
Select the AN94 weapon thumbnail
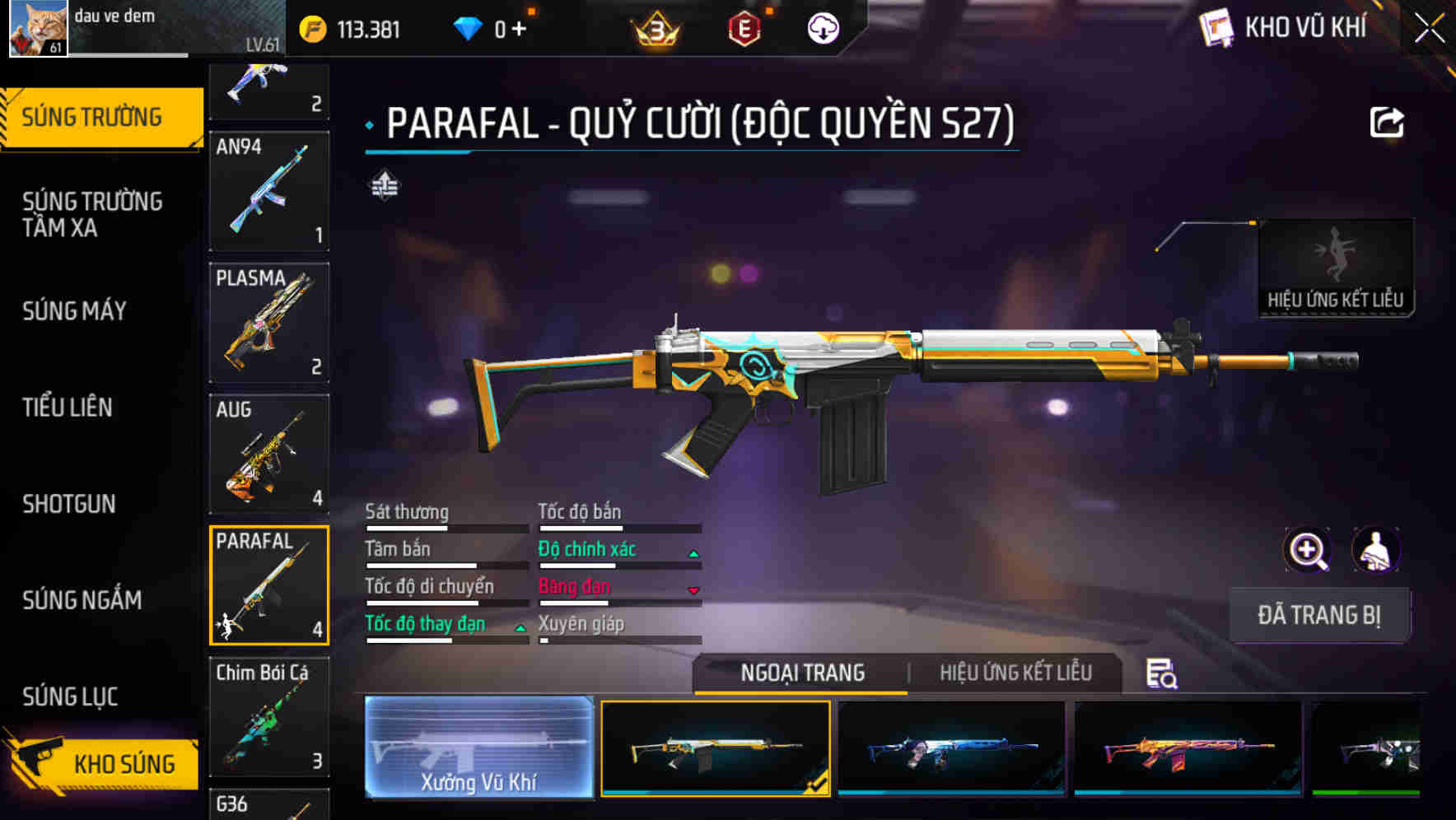coord(268,191)
